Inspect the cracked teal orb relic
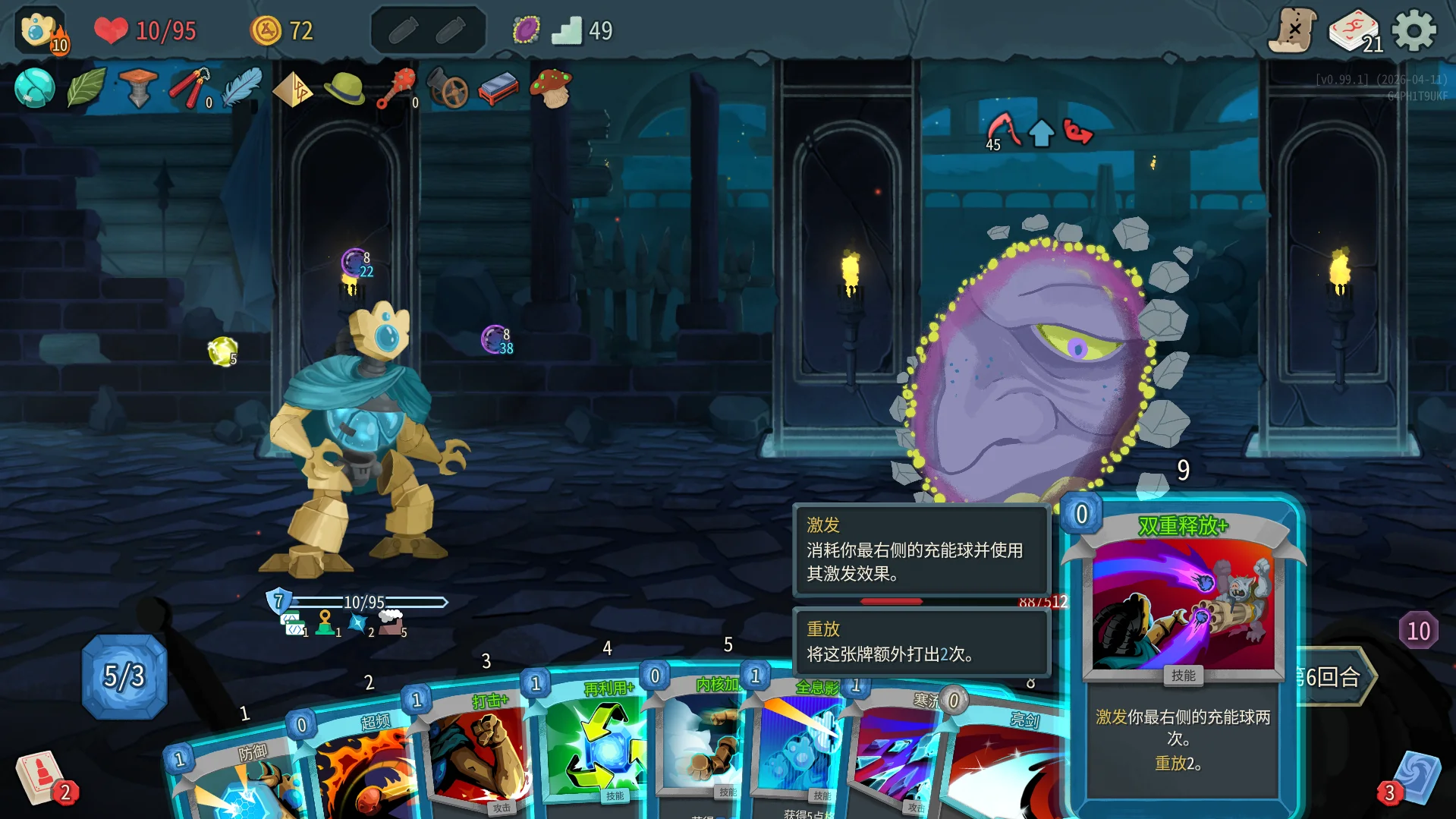Image resolution: width=1456 pixels, height=819 pixels. pos(35,88)
